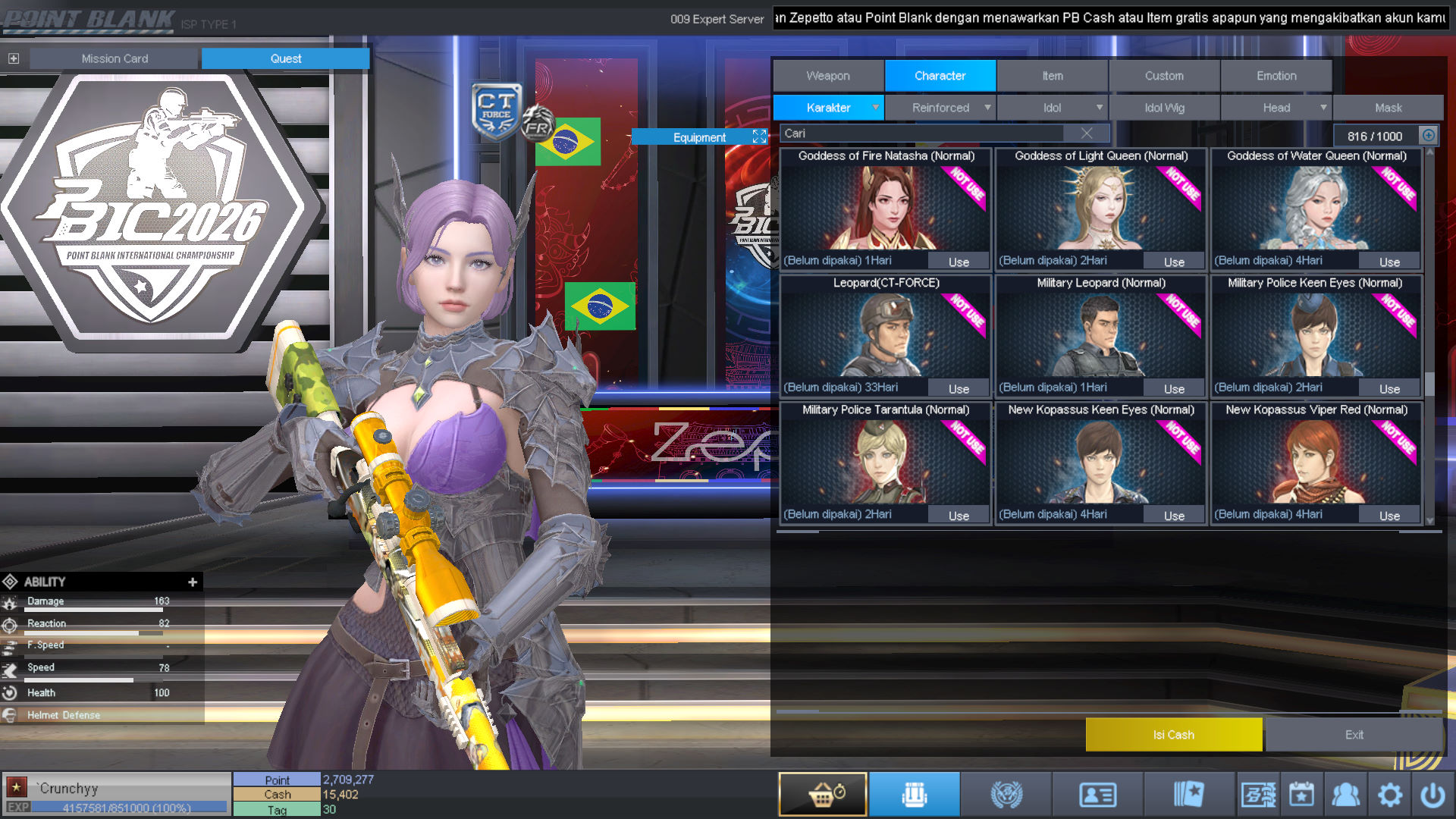Open the settings gear icon
This screenshot has width=1456, height=819.
(1389, 795)
